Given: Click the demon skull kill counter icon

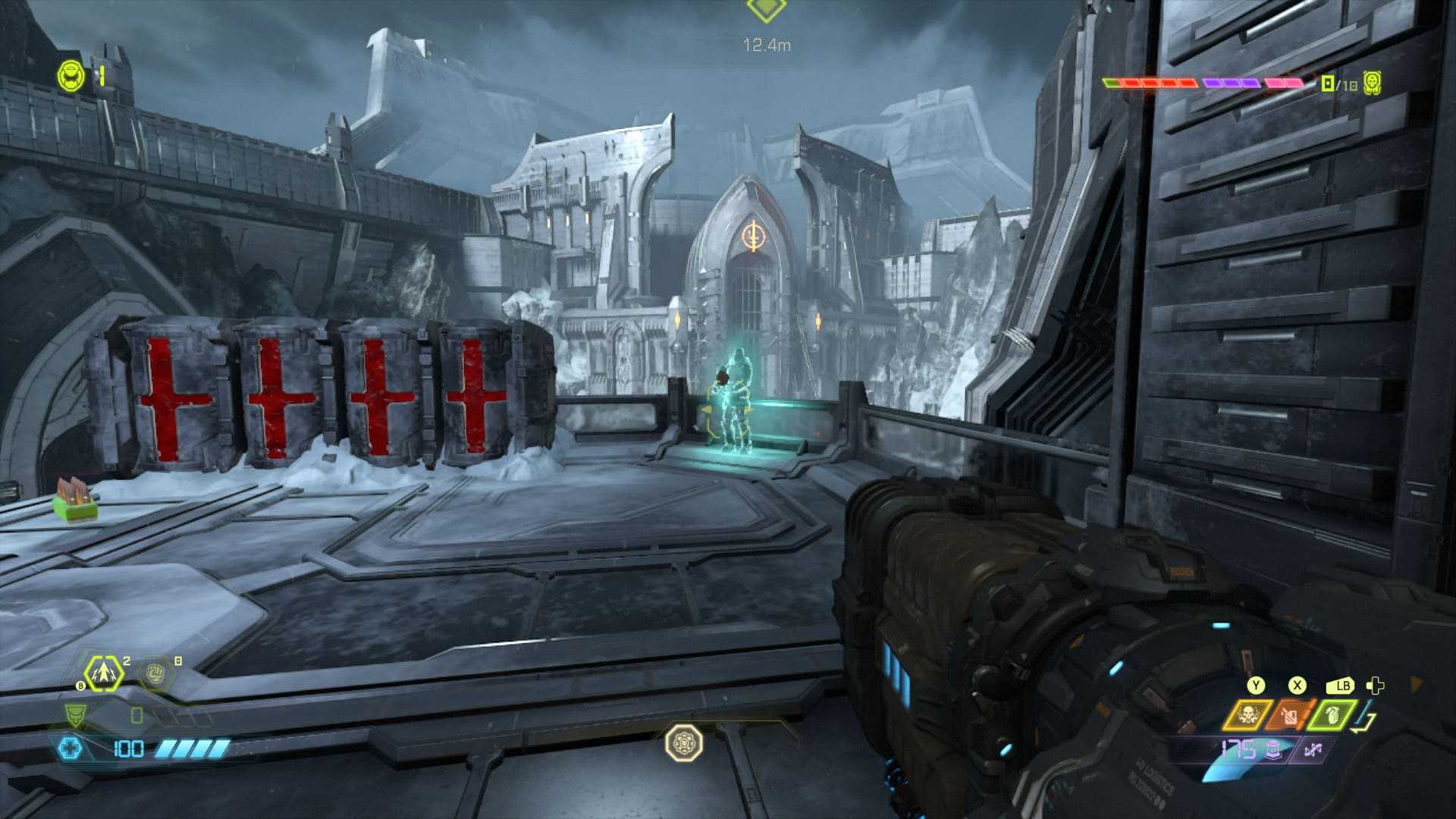Looking at the screenshot, I should [1371, 83].
